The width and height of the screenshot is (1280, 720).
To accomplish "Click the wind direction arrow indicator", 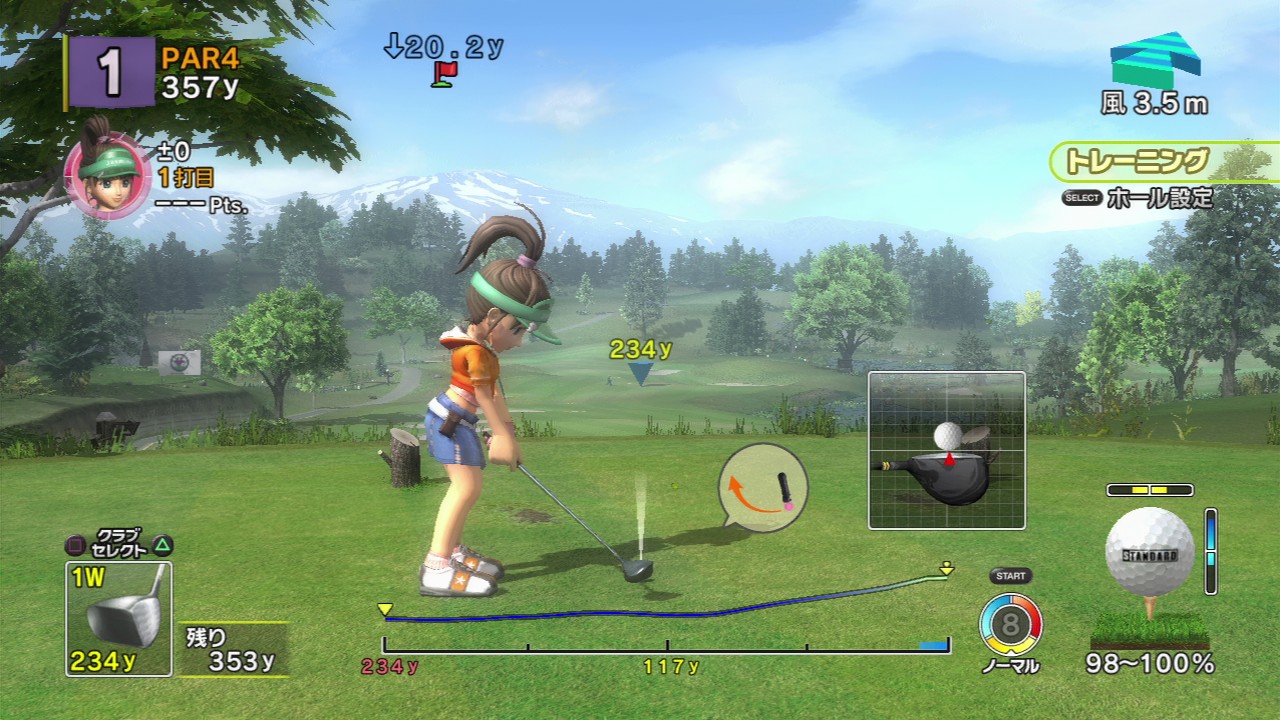I will coord(1155,60).
